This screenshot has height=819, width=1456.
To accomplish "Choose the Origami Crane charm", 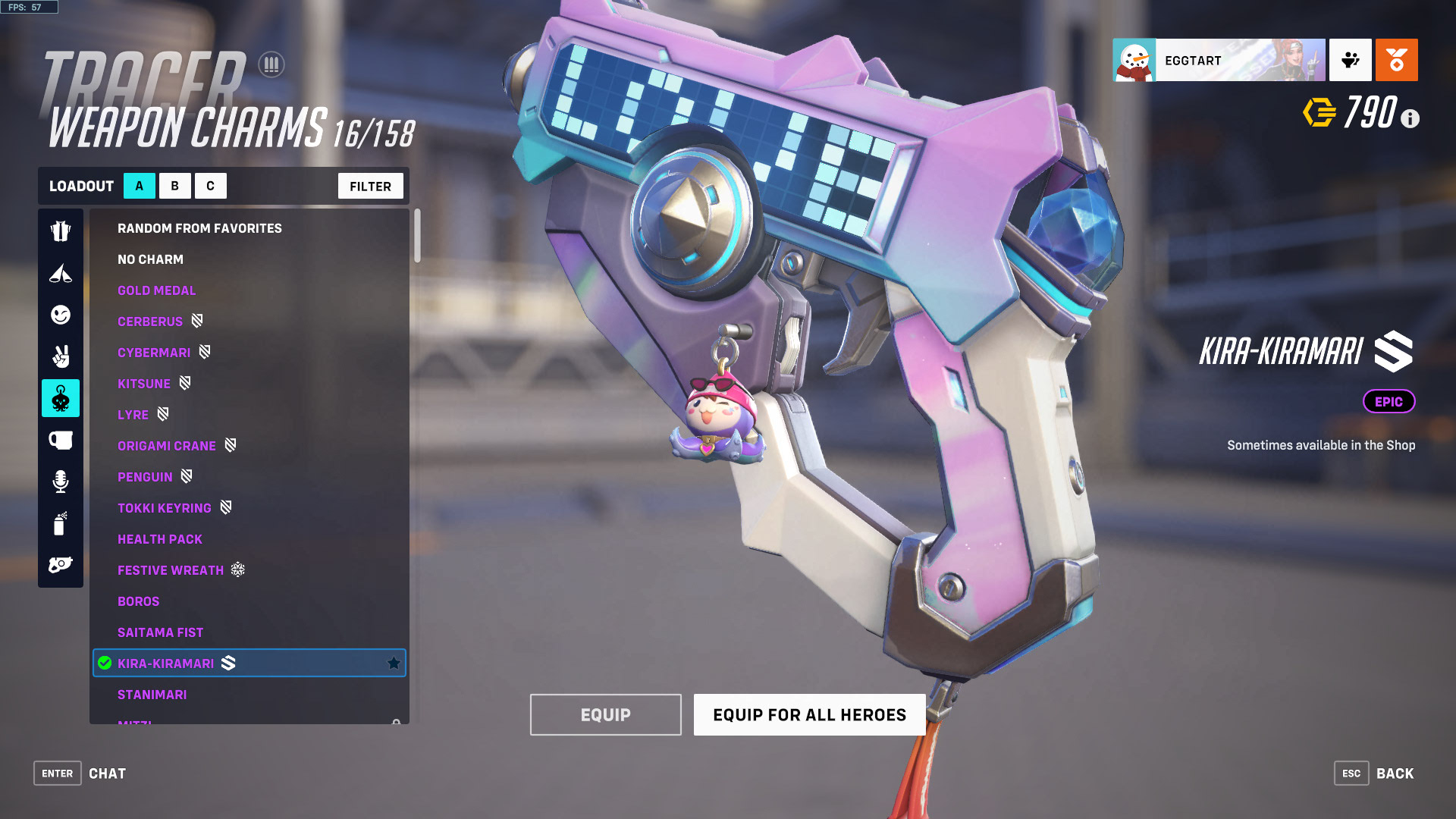I will coord(167,446).
